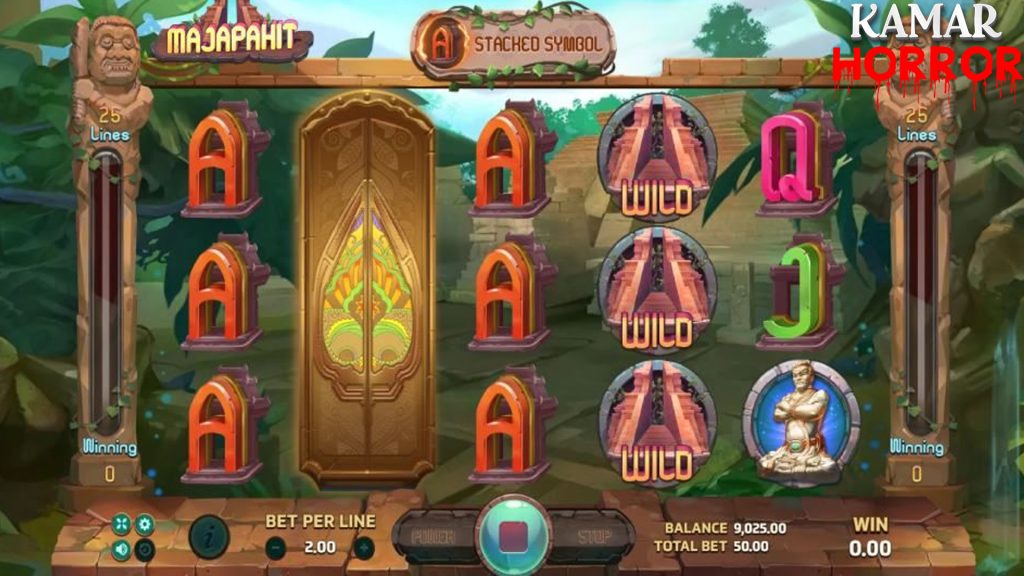The image size is (1024, 576).
Task: Open the game info paytable
Action: (208, 536)
